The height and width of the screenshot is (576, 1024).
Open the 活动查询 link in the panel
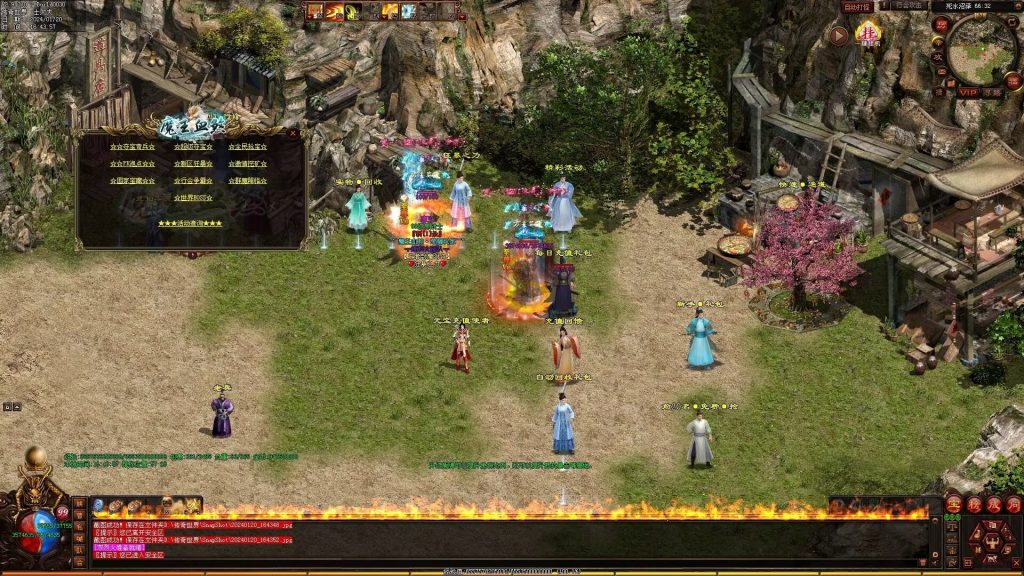click(x=190, y=223)
